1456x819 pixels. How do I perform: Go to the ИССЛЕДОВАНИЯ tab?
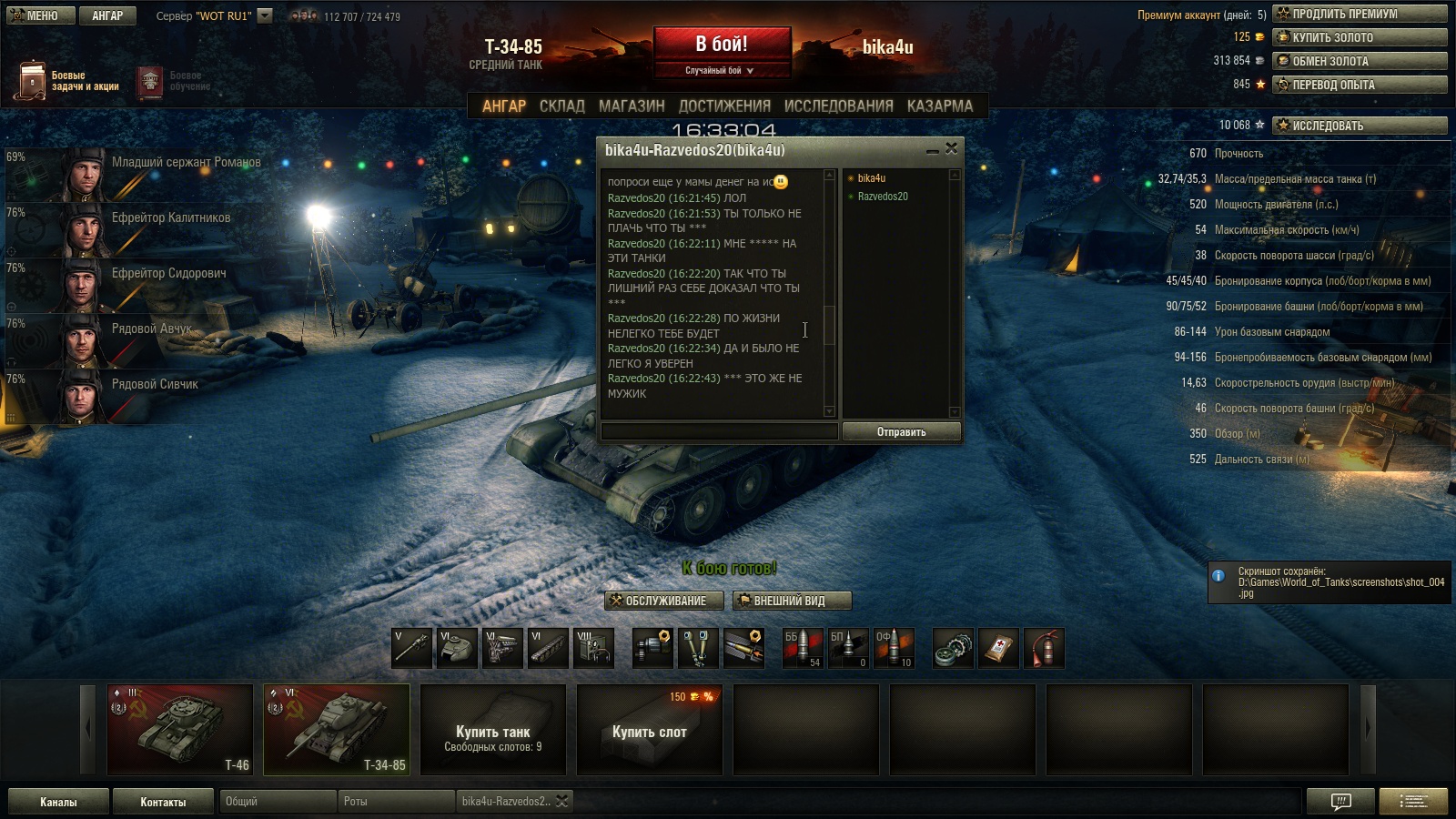point(838,106)
